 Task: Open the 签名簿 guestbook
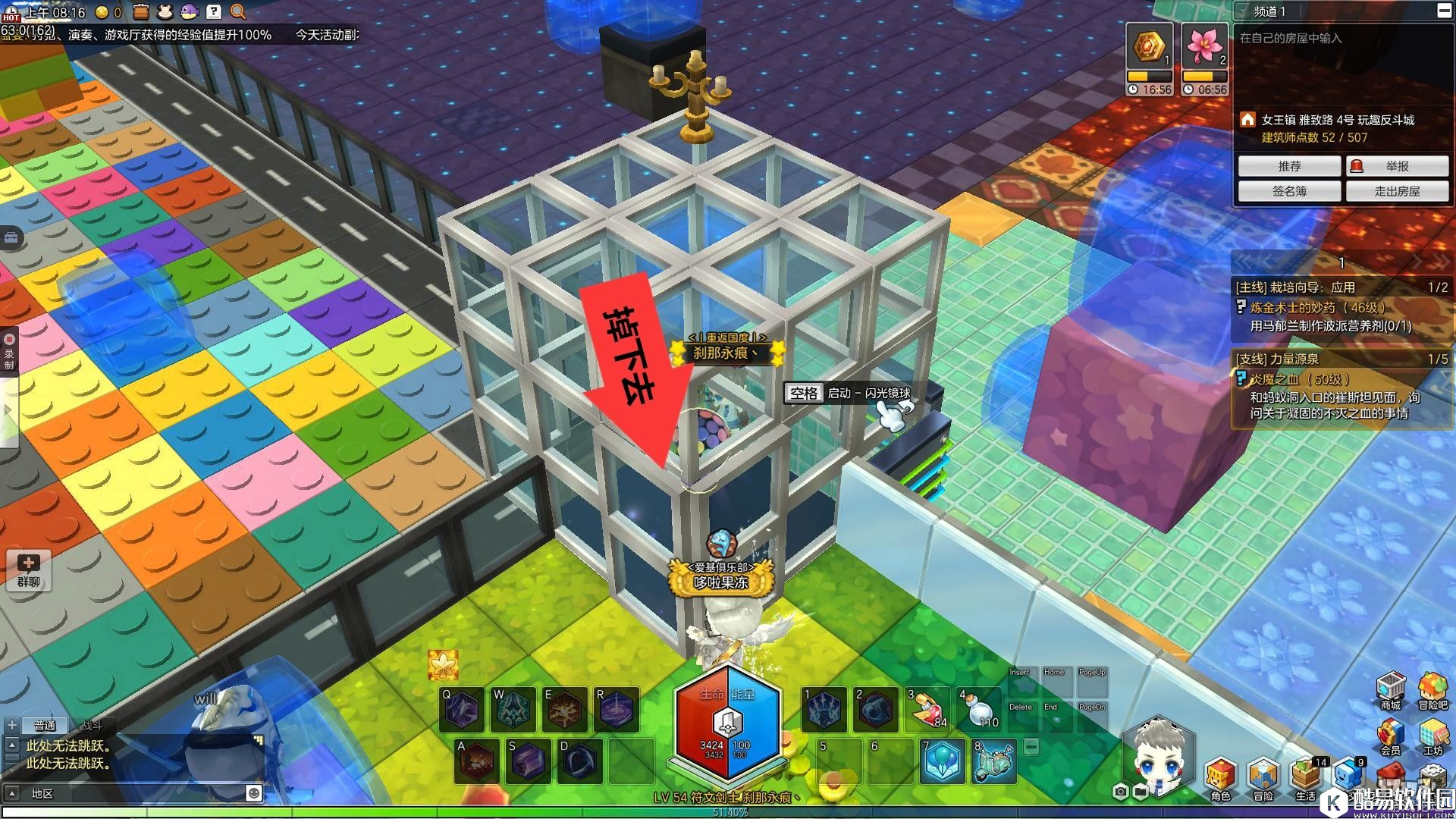coord(1289,191)
